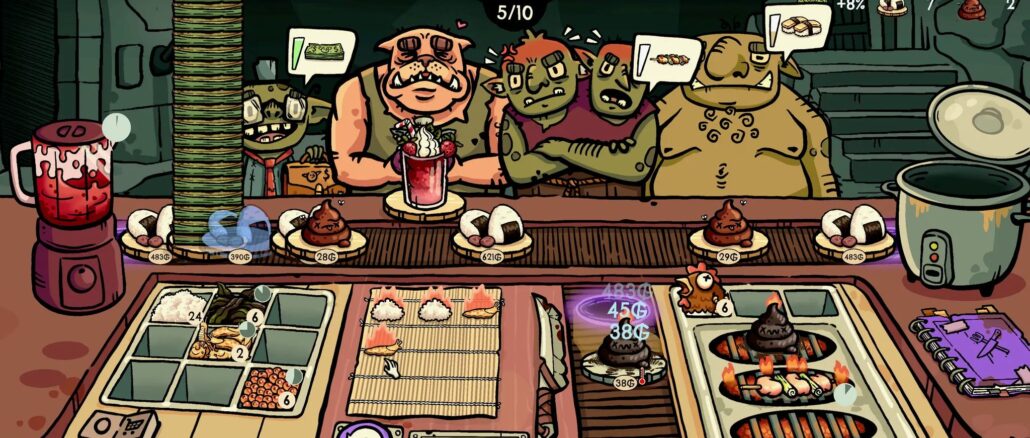Select the burnt dish on the serving plate

point(621,351)
